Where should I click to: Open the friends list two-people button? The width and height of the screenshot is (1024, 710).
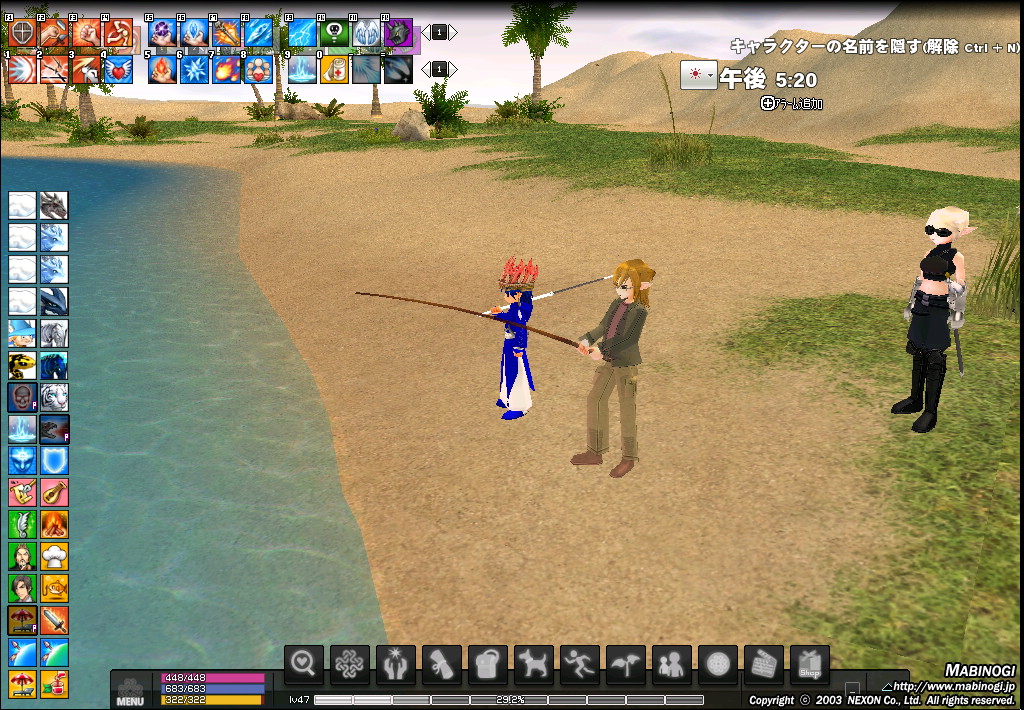pyautogui.click(x=672, y=664)
